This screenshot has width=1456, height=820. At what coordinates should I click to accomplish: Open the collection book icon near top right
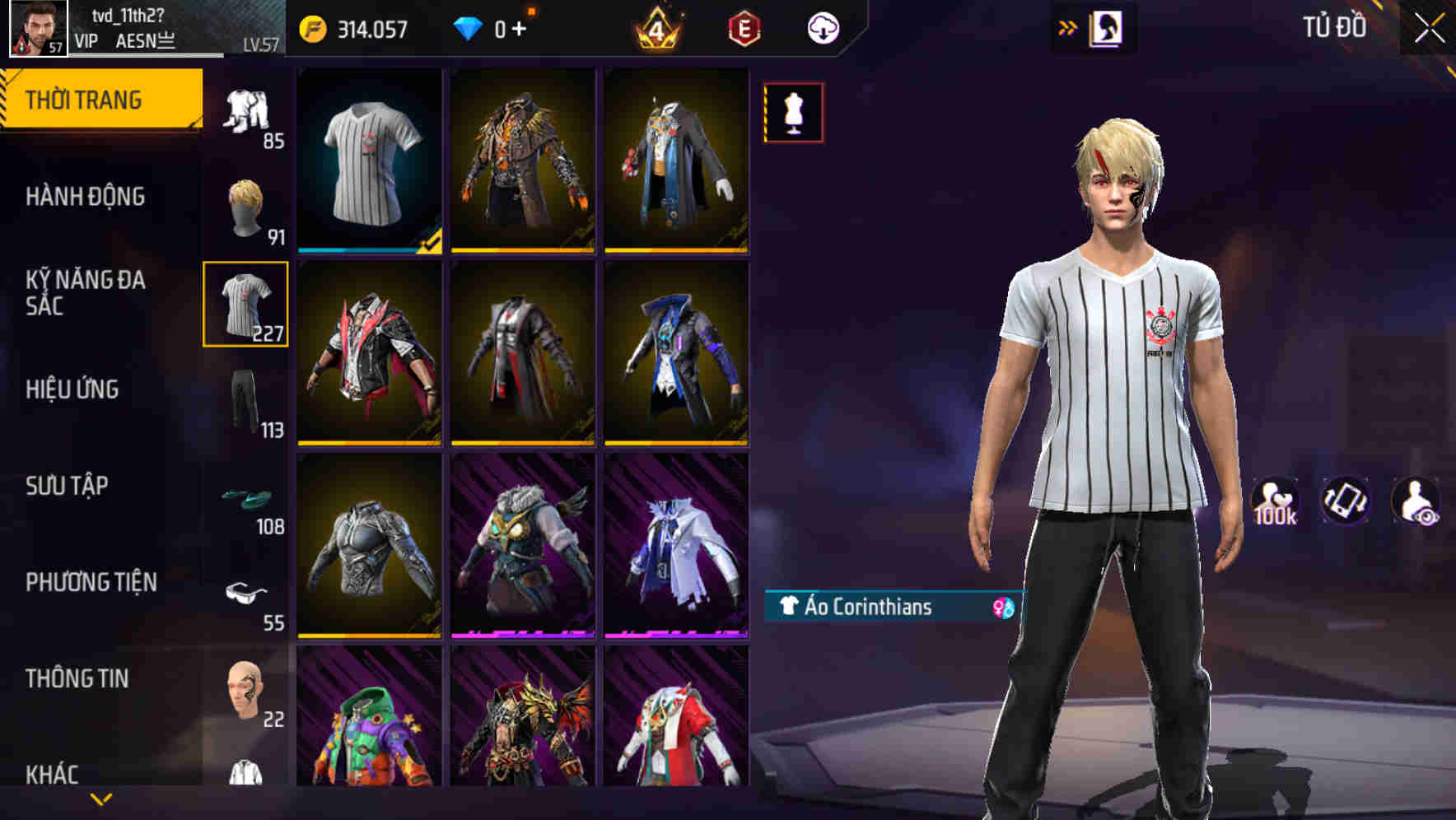[x=1108, y=27]
